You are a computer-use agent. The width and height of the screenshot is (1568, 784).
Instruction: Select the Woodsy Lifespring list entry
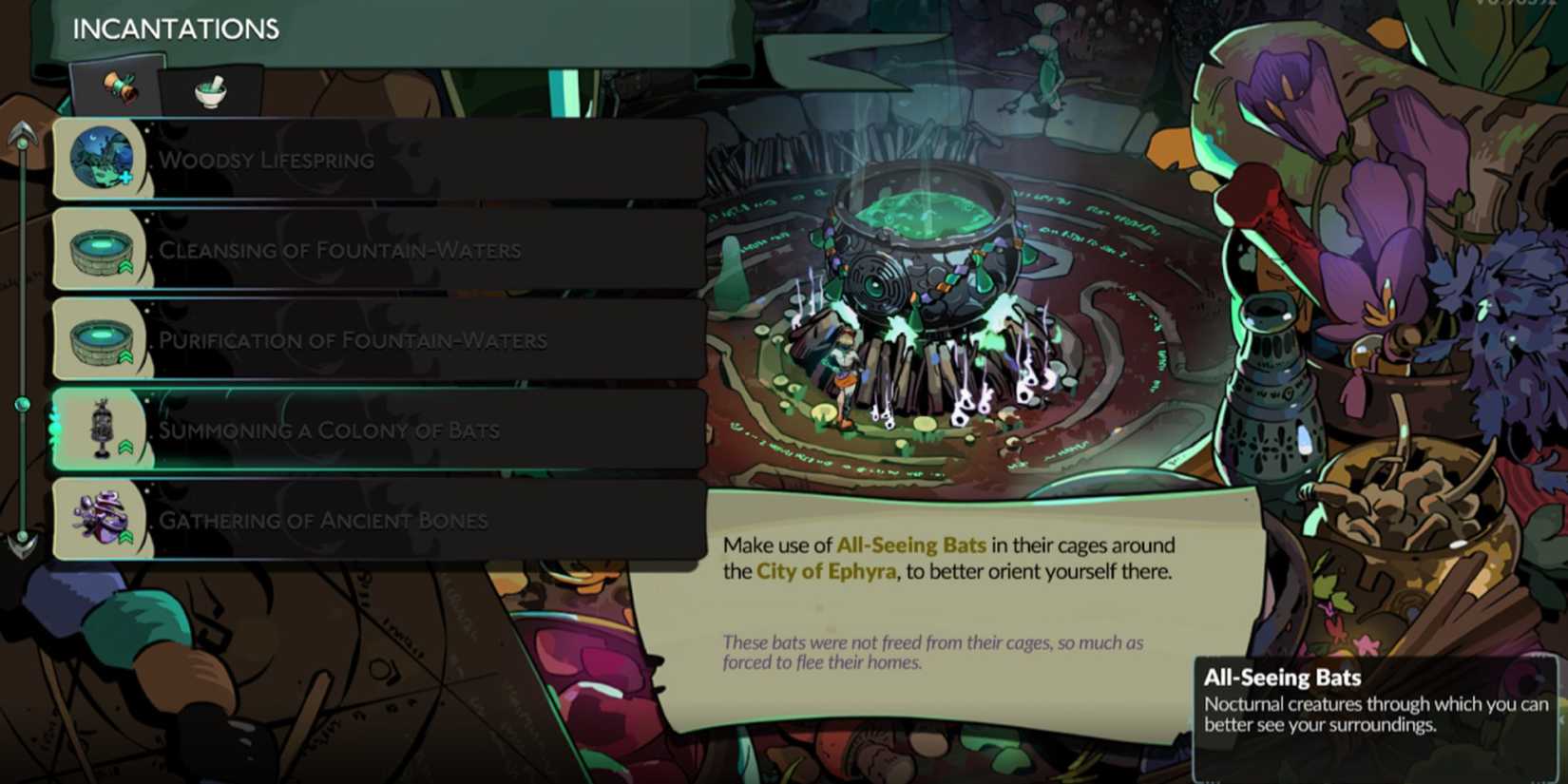pyautogui.click(x=380, y=159)
